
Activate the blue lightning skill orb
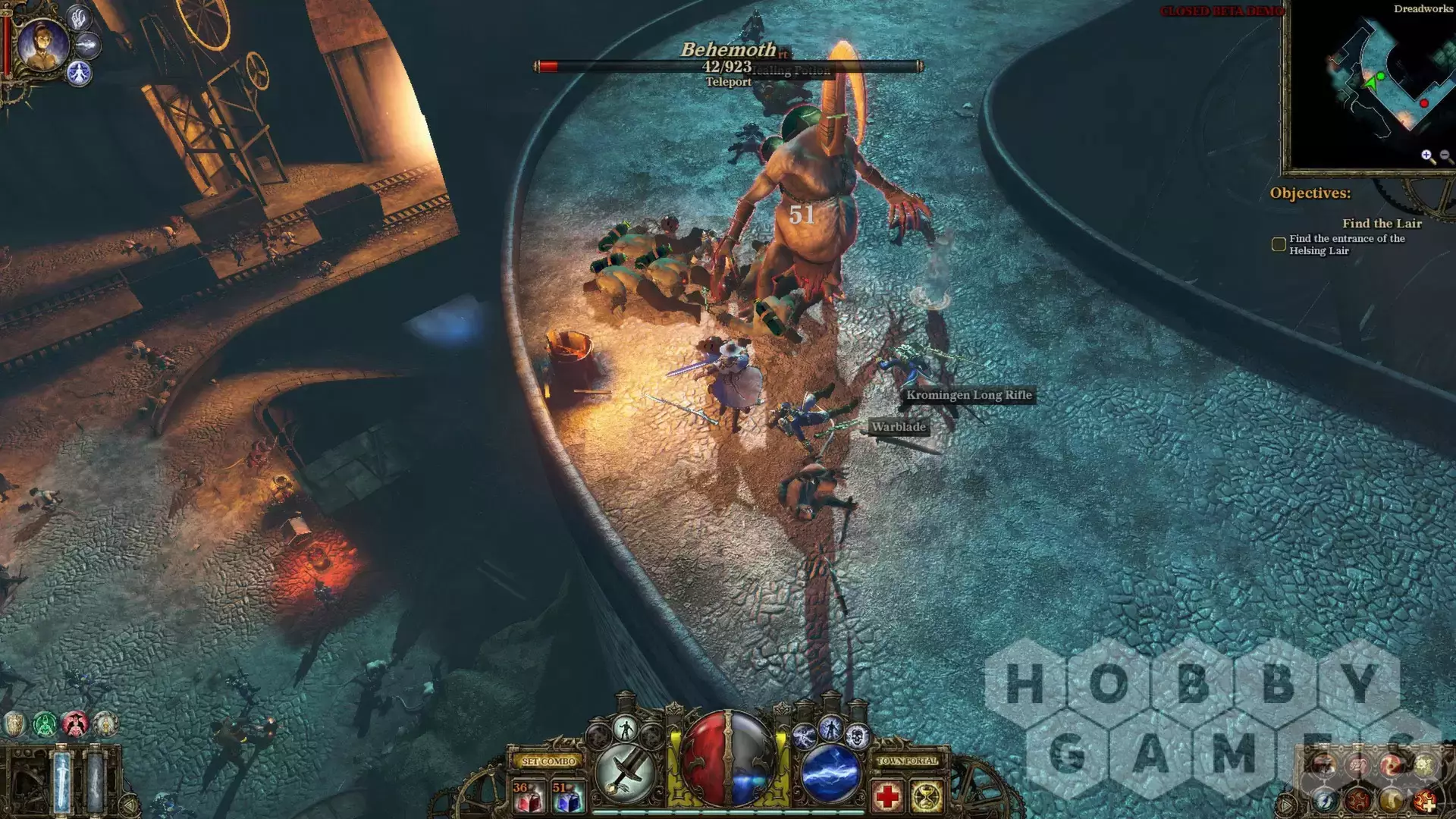tap(831, 773)
